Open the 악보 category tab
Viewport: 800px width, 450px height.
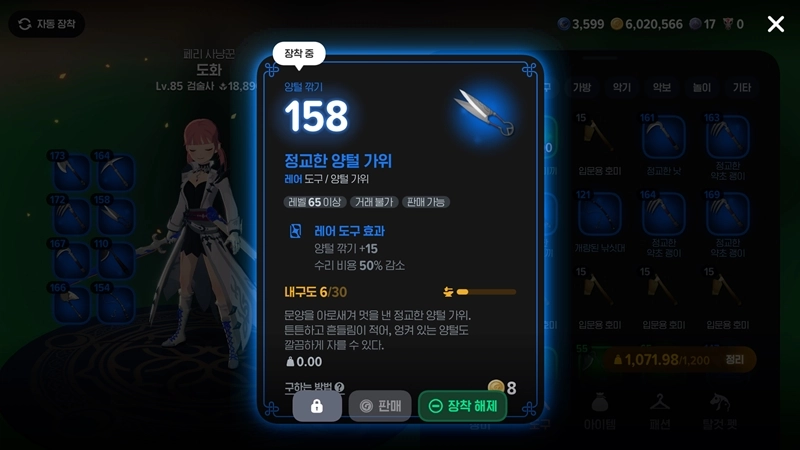click(x=661, y=88)
